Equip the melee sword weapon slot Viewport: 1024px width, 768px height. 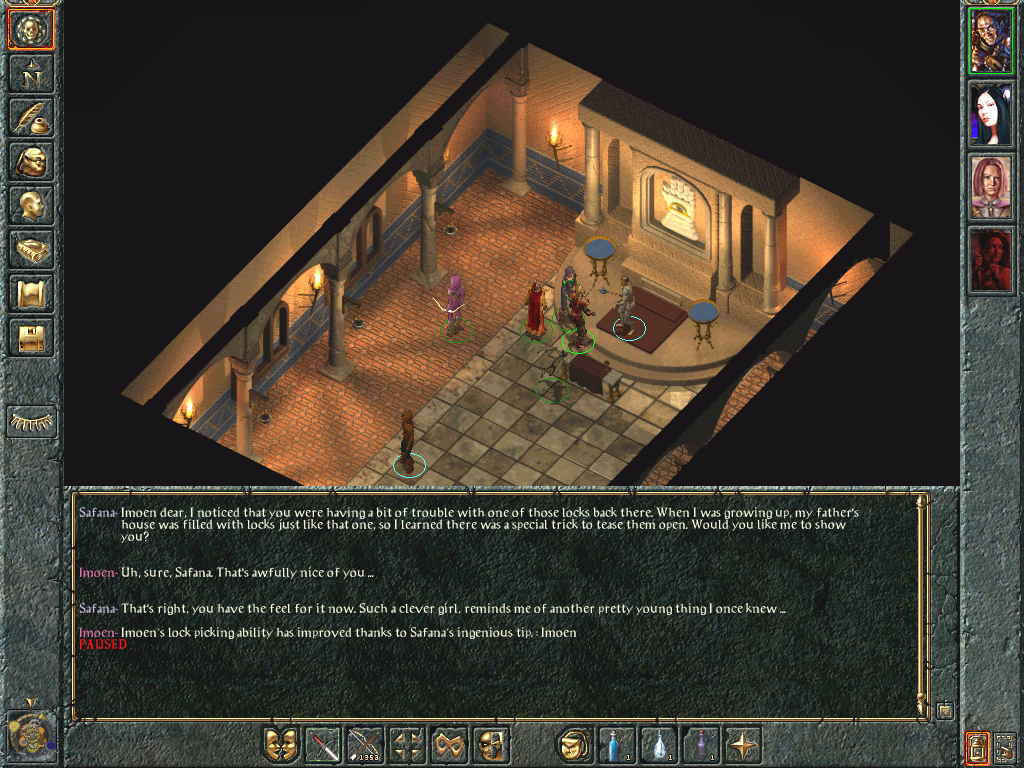click(x=324, y=745)
